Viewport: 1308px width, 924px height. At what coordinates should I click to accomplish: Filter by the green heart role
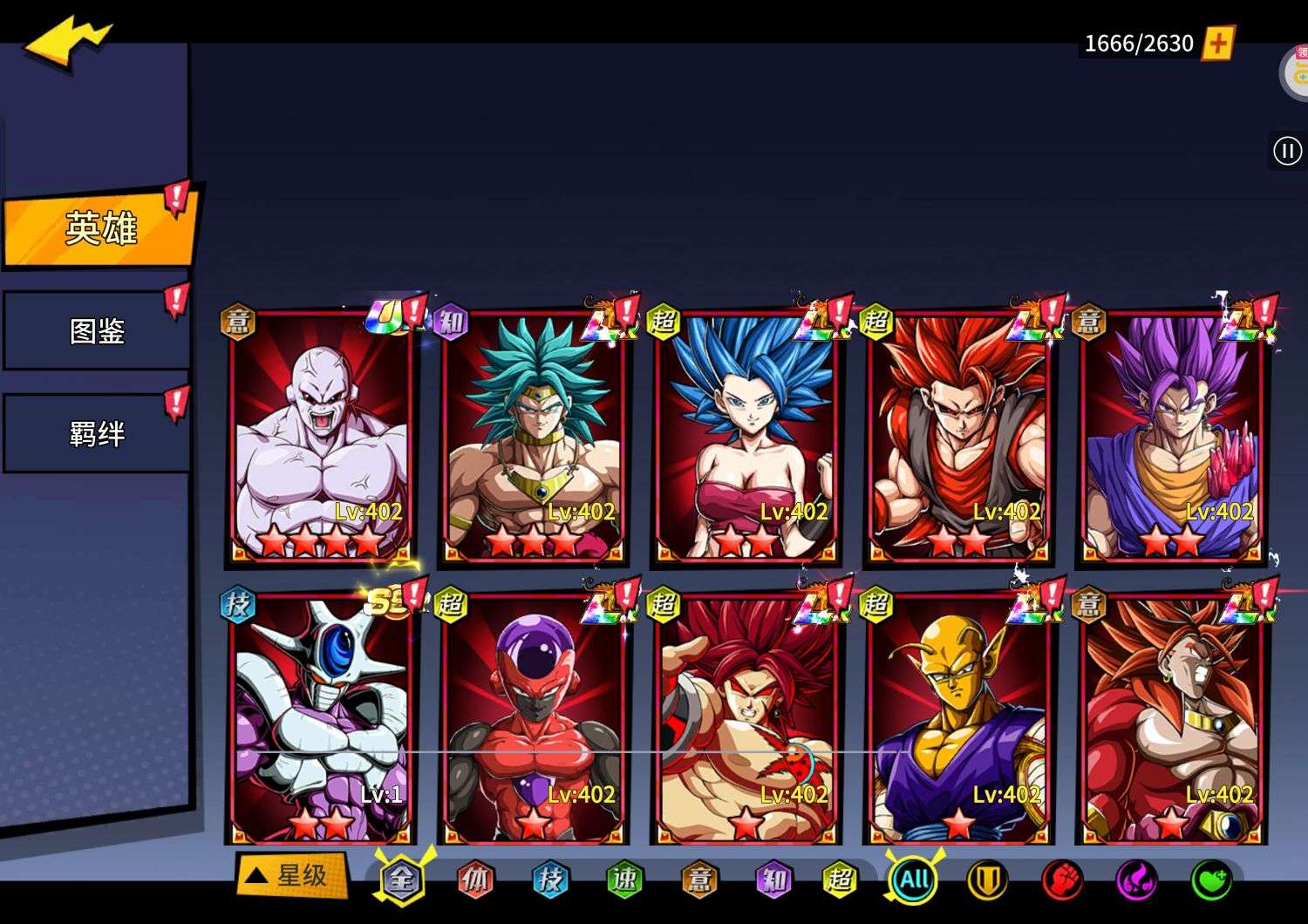(1211, 880)
